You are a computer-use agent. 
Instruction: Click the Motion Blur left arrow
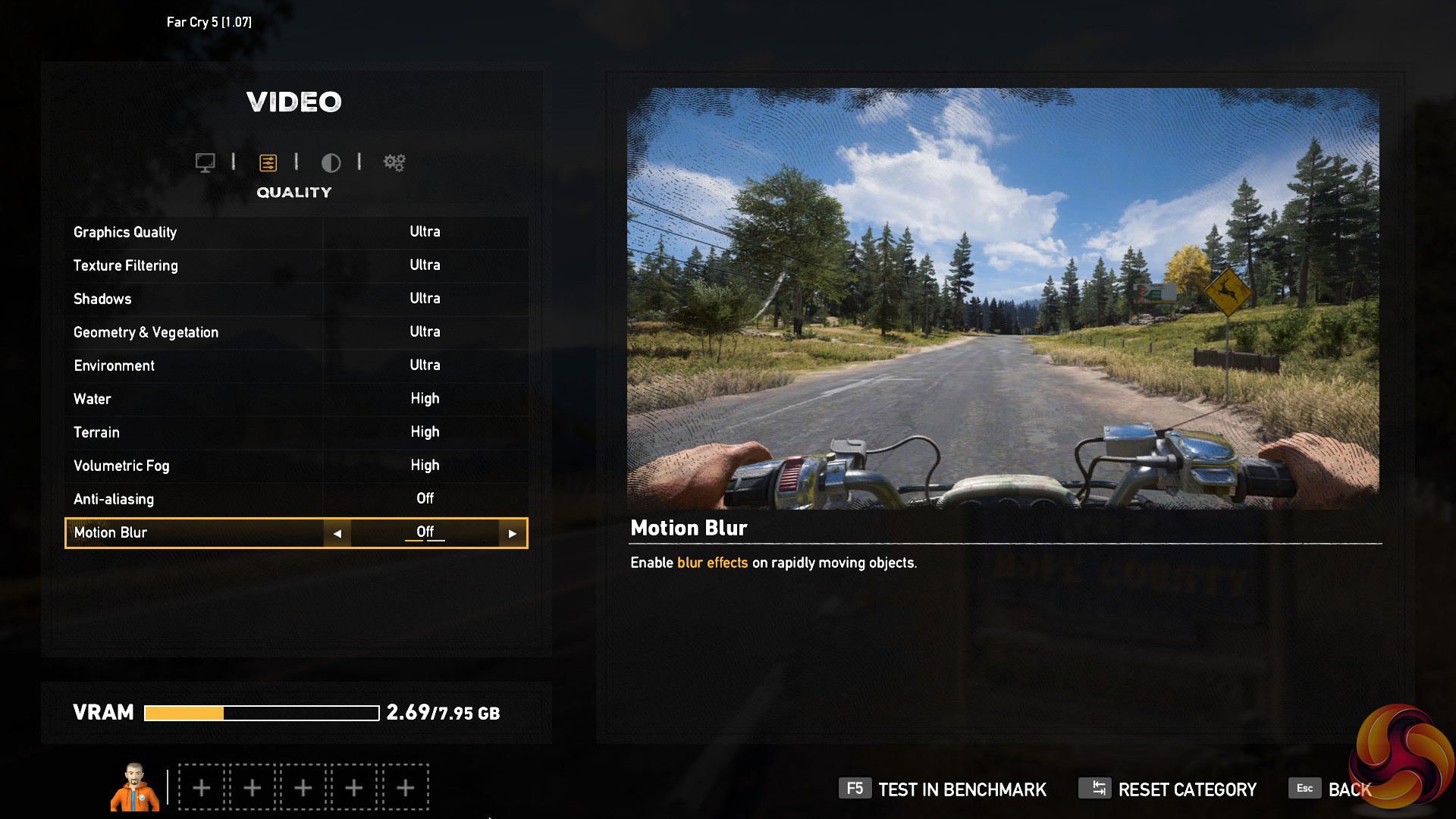[337, 533]
